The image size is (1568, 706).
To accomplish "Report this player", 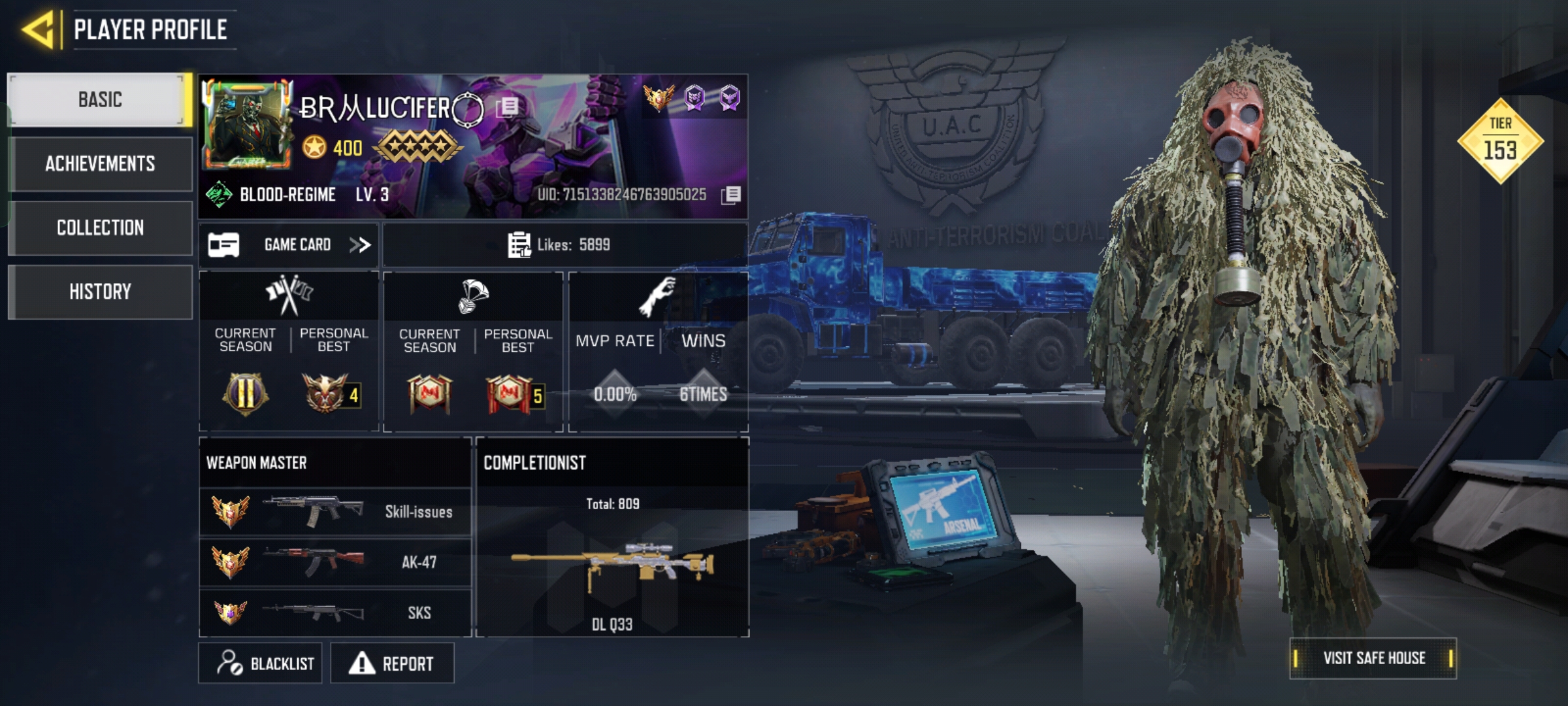I will point(392,664).
